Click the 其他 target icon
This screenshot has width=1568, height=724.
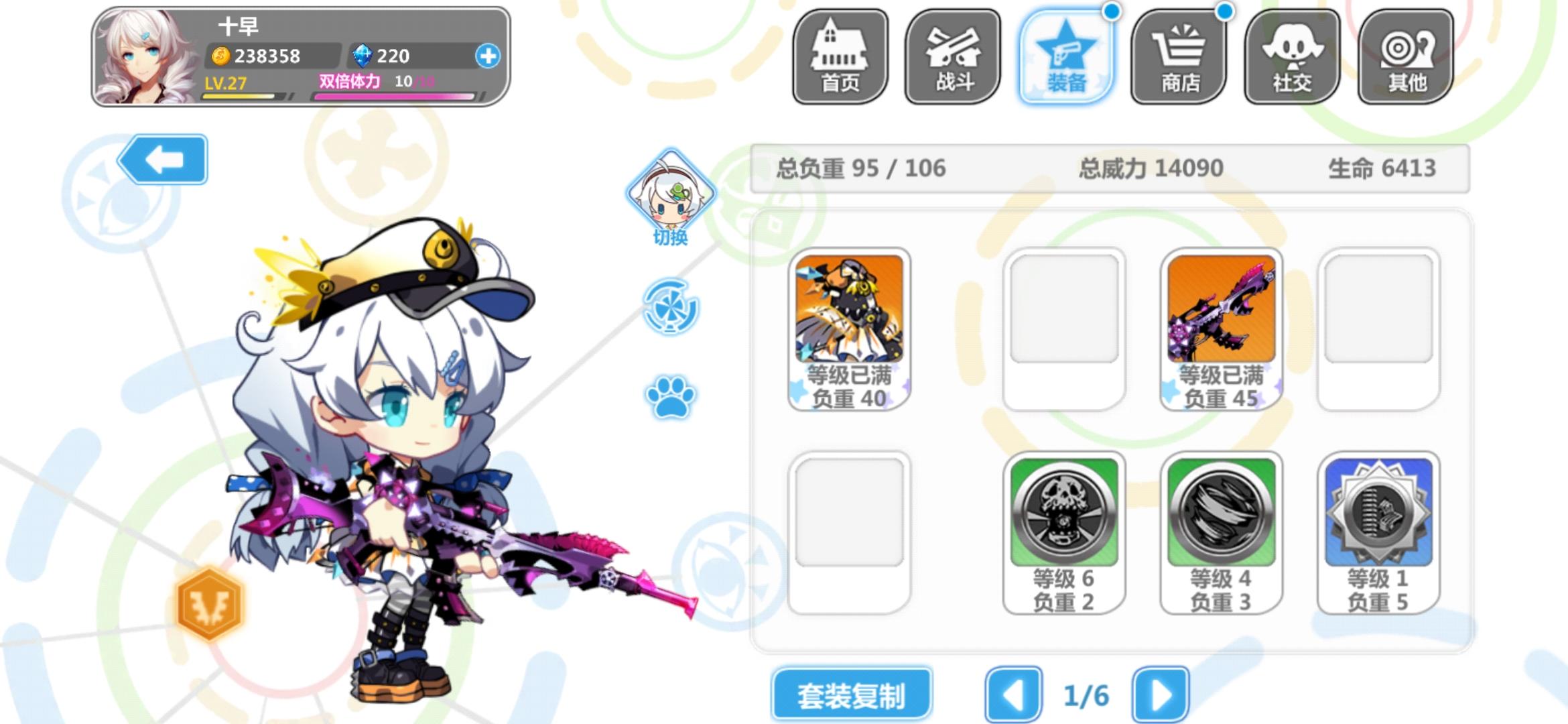[1406, 57]
